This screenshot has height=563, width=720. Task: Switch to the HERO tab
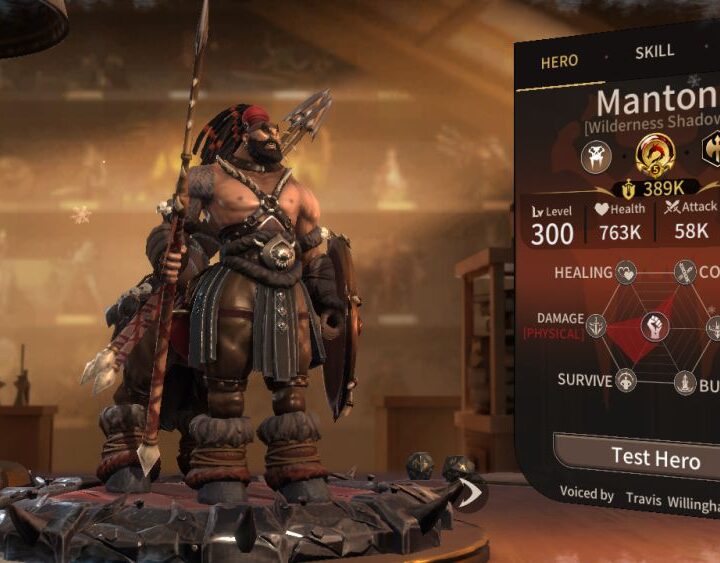559,61
